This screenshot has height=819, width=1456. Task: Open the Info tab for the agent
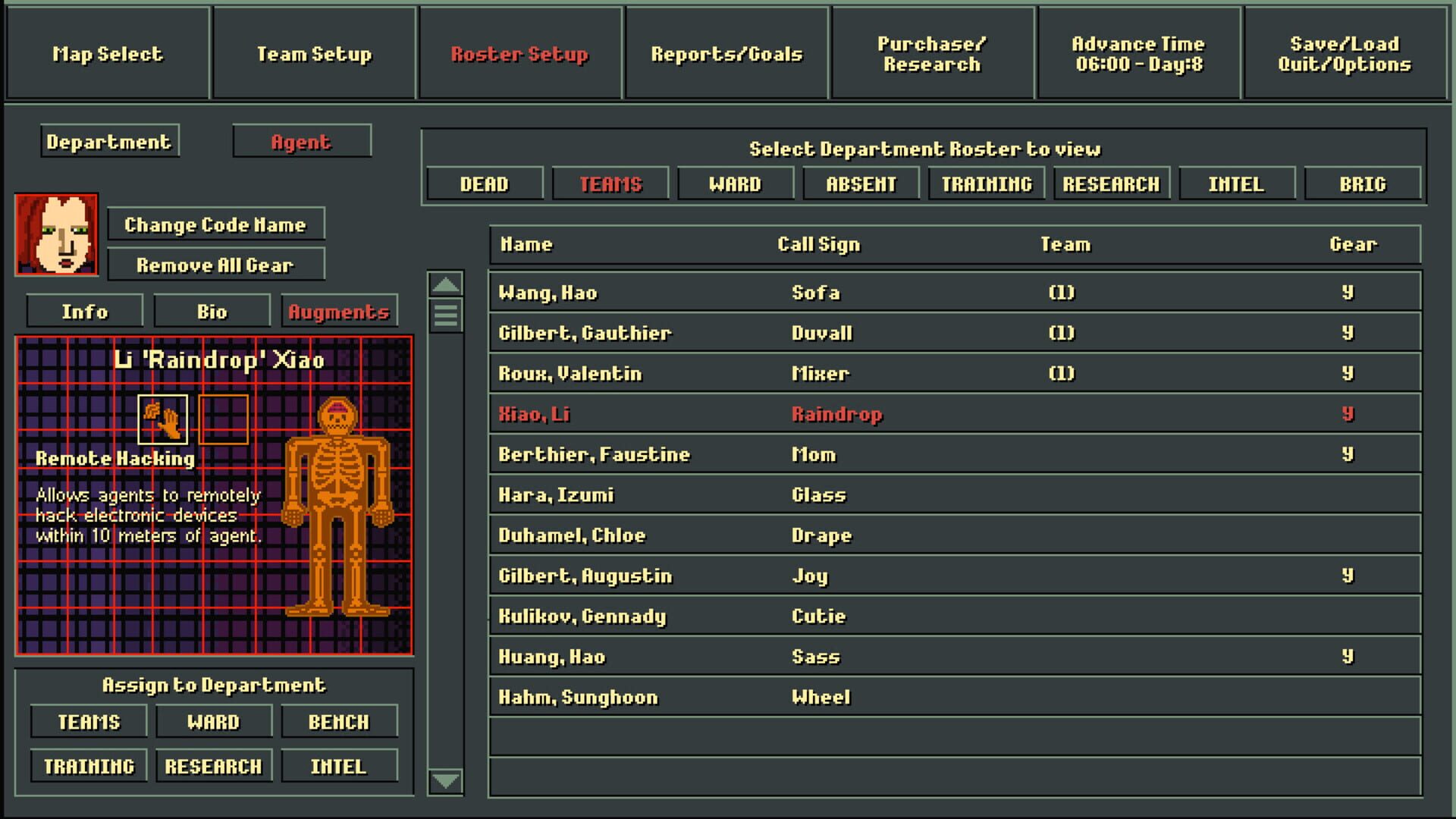click(83, 311)
